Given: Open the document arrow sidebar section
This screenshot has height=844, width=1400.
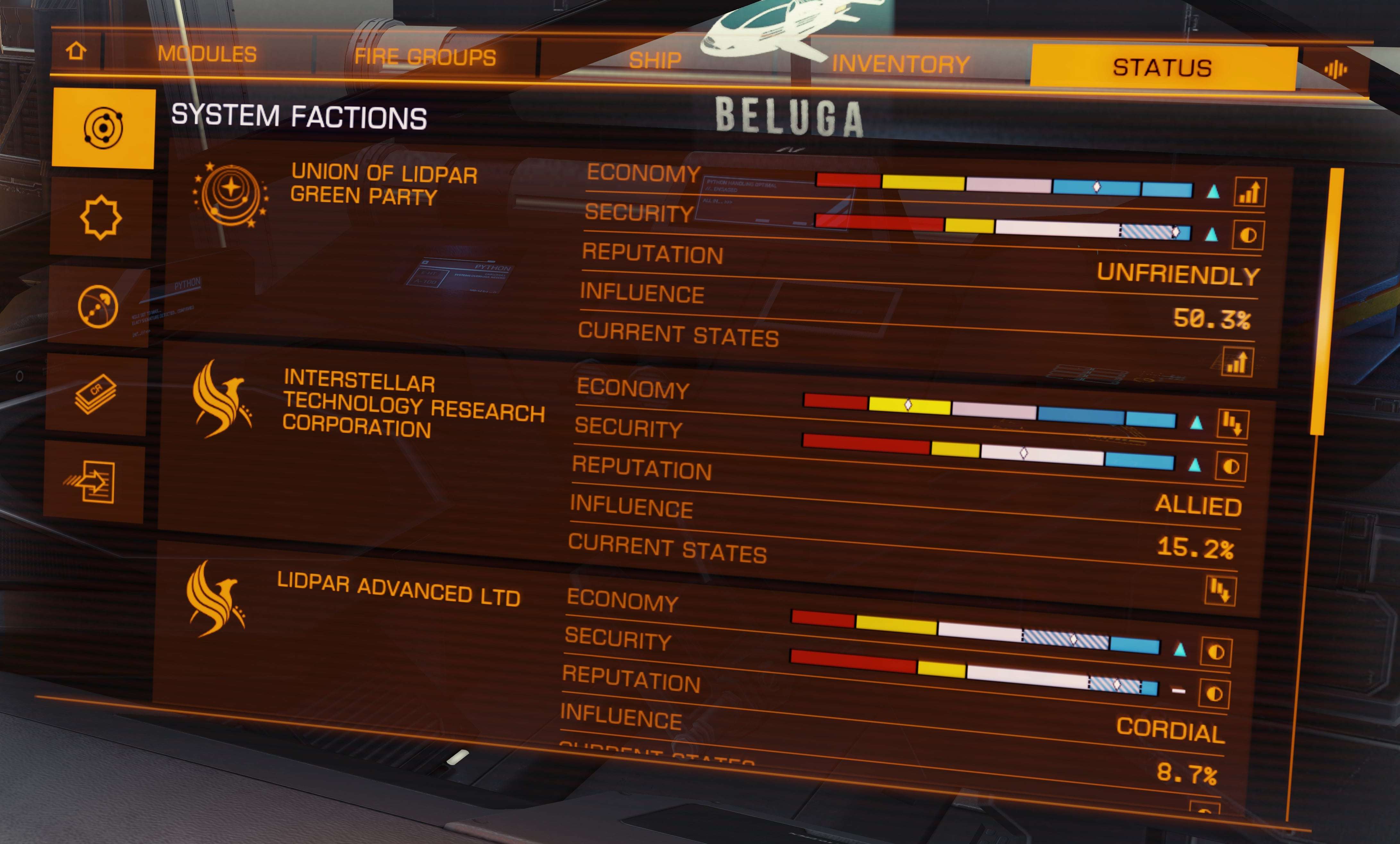Looking at the screenshot, I should click(x=93, y=482).
